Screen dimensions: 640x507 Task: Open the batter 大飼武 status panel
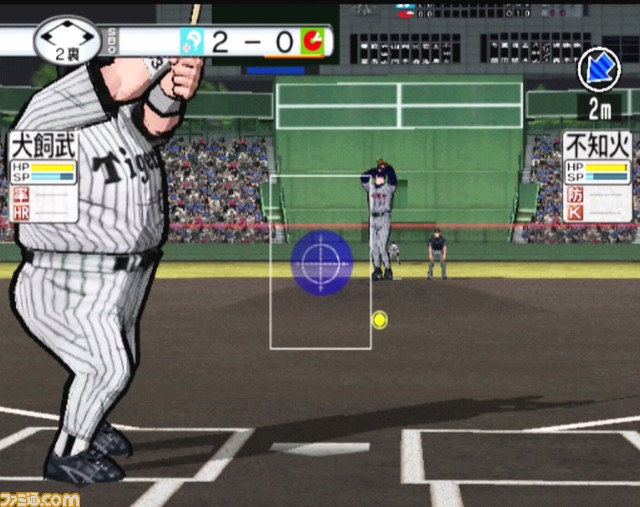point(44,175)
